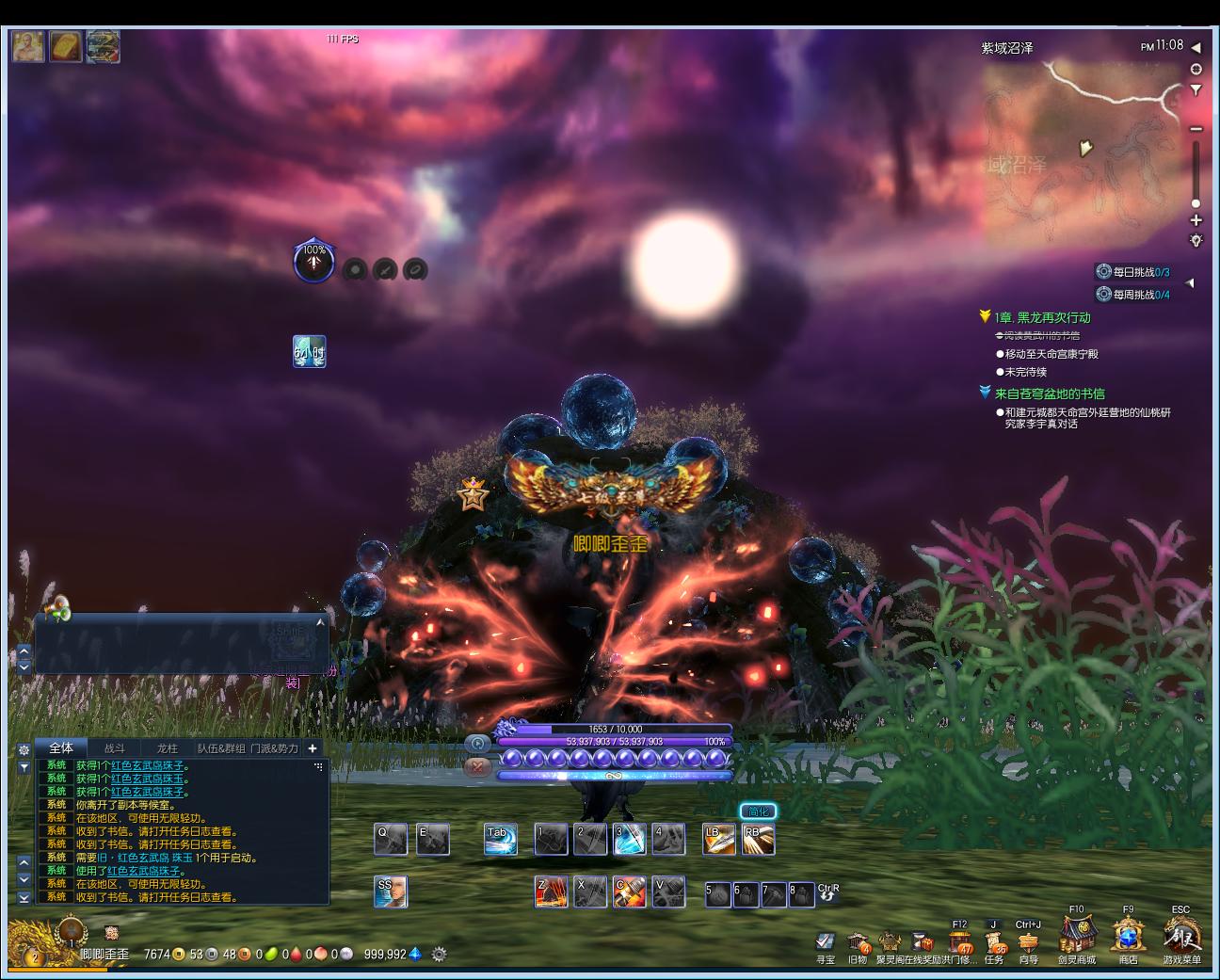Image resolution: width=1220 pixels, height=980 pixels.
Task: Jump chat to the latest message
Action: click(24, 898)
